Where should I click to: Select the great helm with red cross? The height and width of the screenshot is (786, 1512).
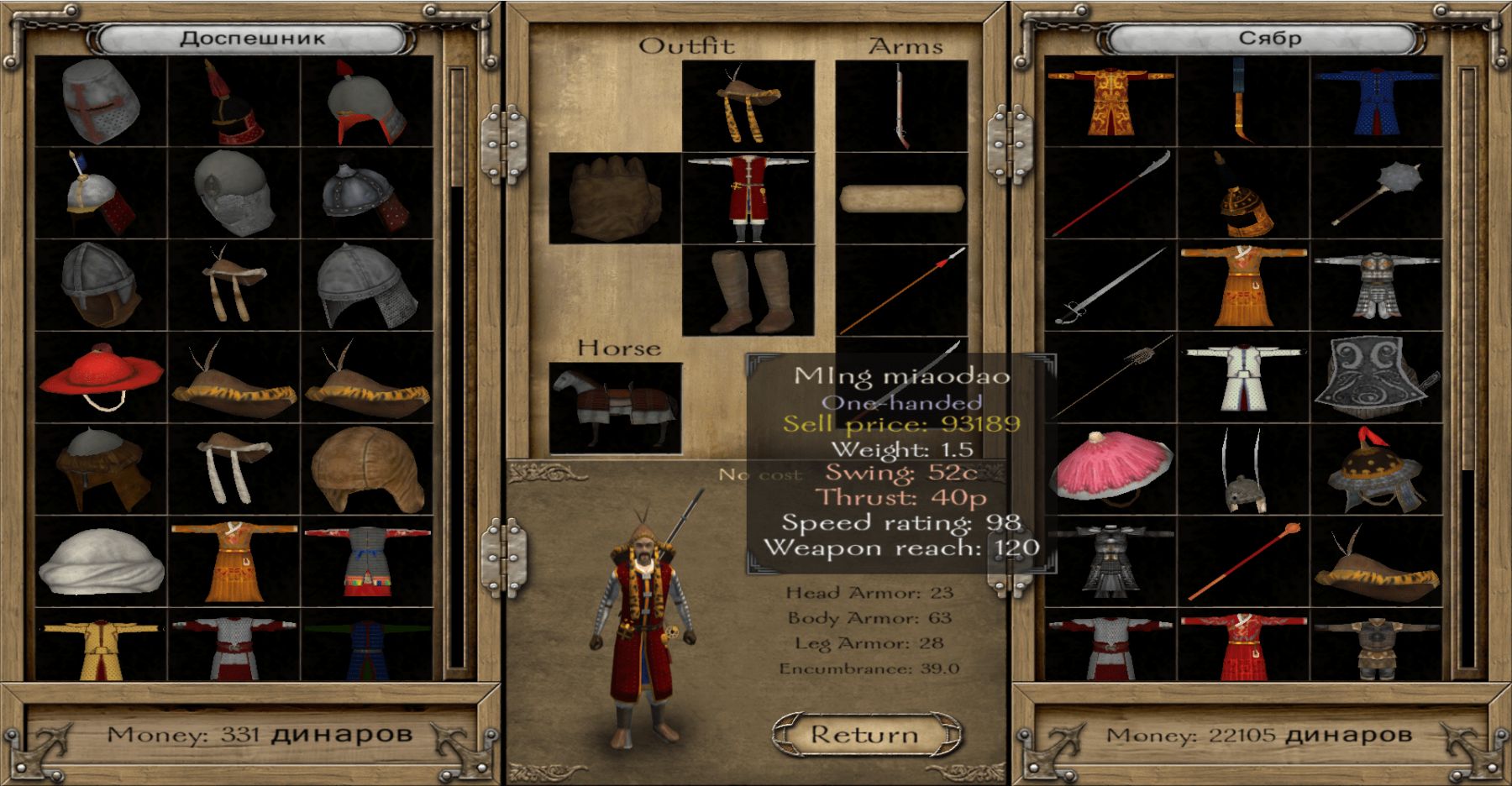pos(101,102)
